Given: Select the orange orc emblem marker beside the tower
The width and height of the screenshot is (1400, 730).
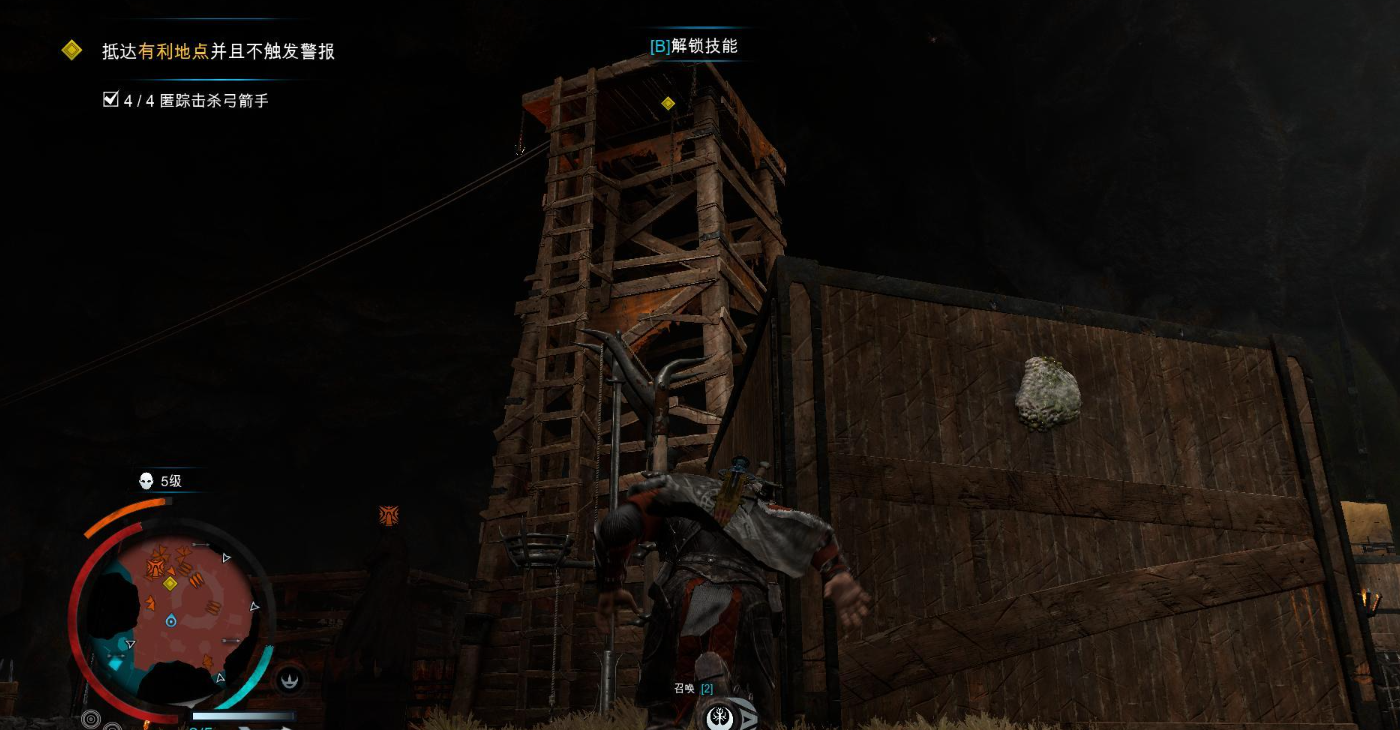Looking at the screenshot, I should 389,515.
